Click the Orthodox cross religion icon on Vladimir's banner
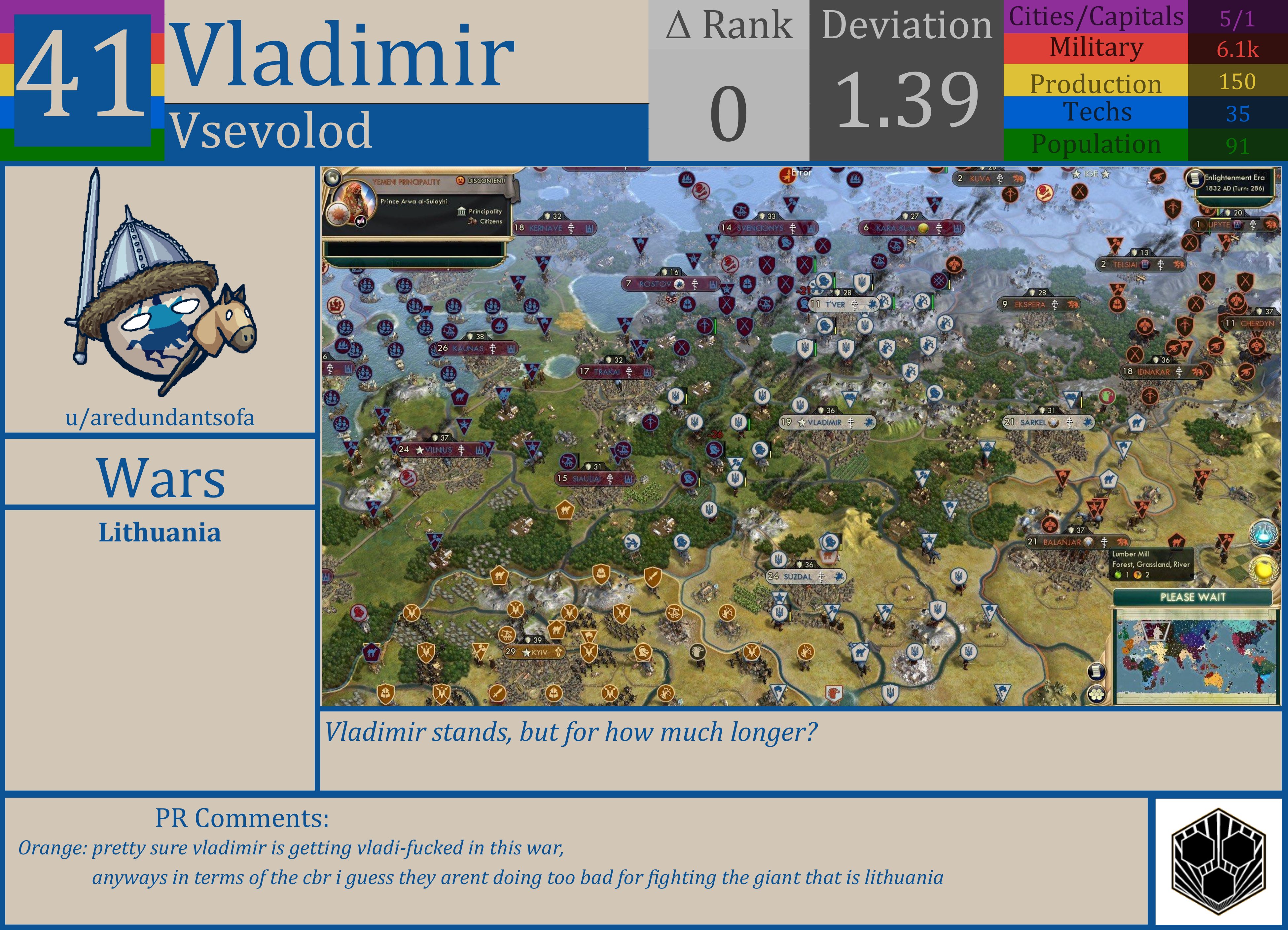The height and width of the screenshot is (930, 1288). 851,423
